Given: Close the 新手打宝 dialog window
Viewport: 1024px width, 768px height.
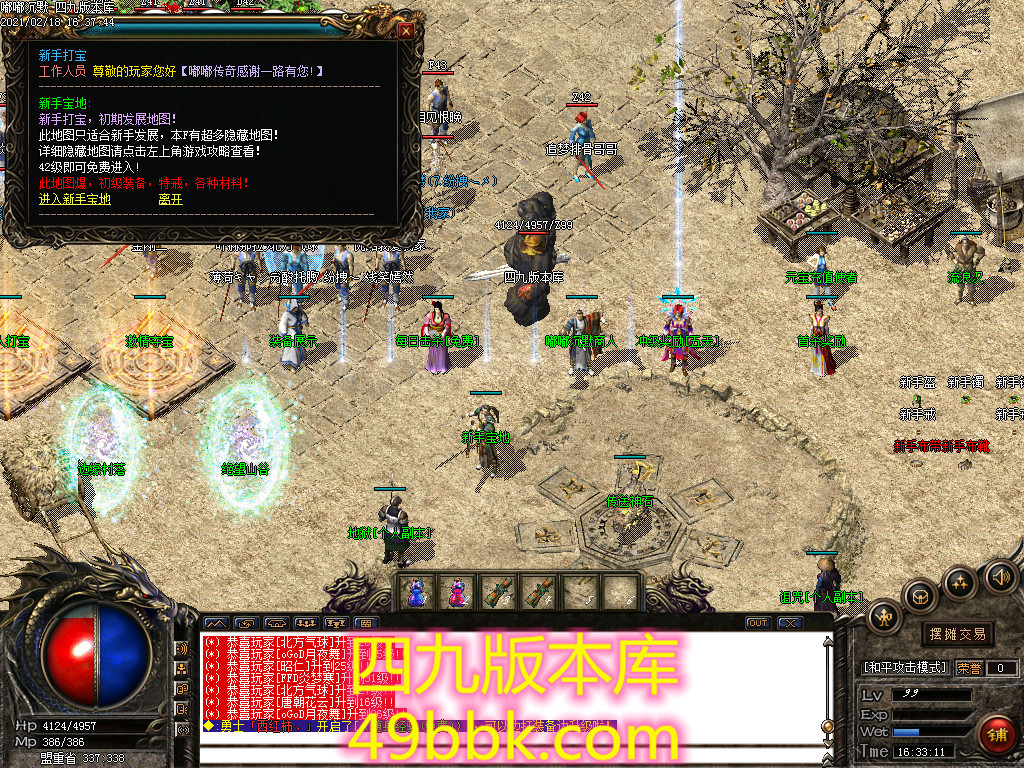Looking at the screenshot, I should point(406,30).
